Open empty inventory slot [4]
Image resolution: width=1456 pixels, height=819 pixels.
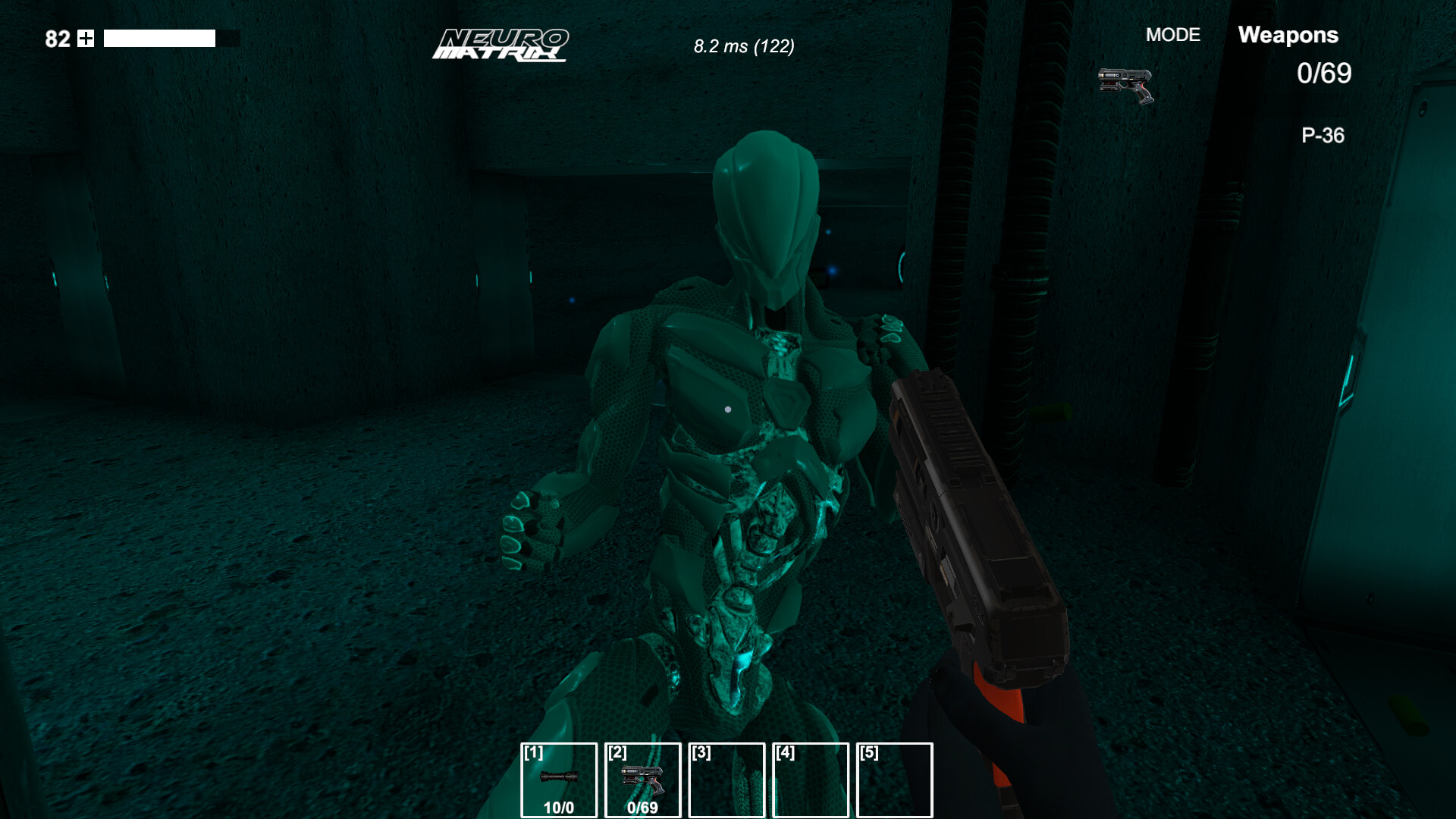click(811, 781)
